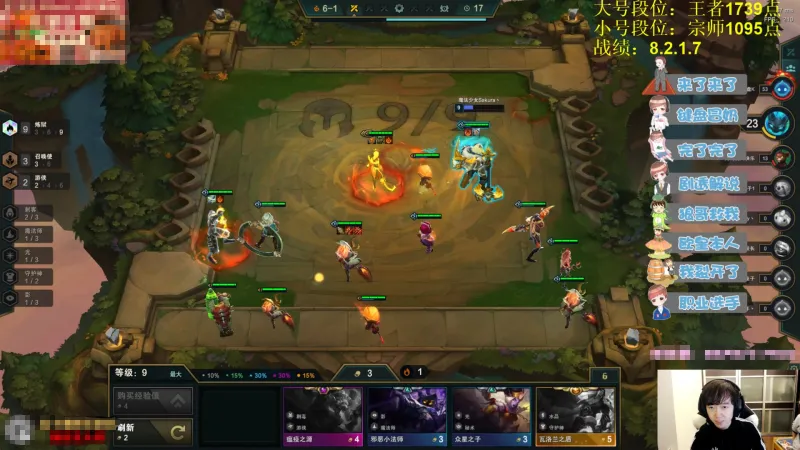Select the 键盘君帆 sticker button
Viewport: 800px width, 450px height.
pyautogui.click(x=708, y=117)
